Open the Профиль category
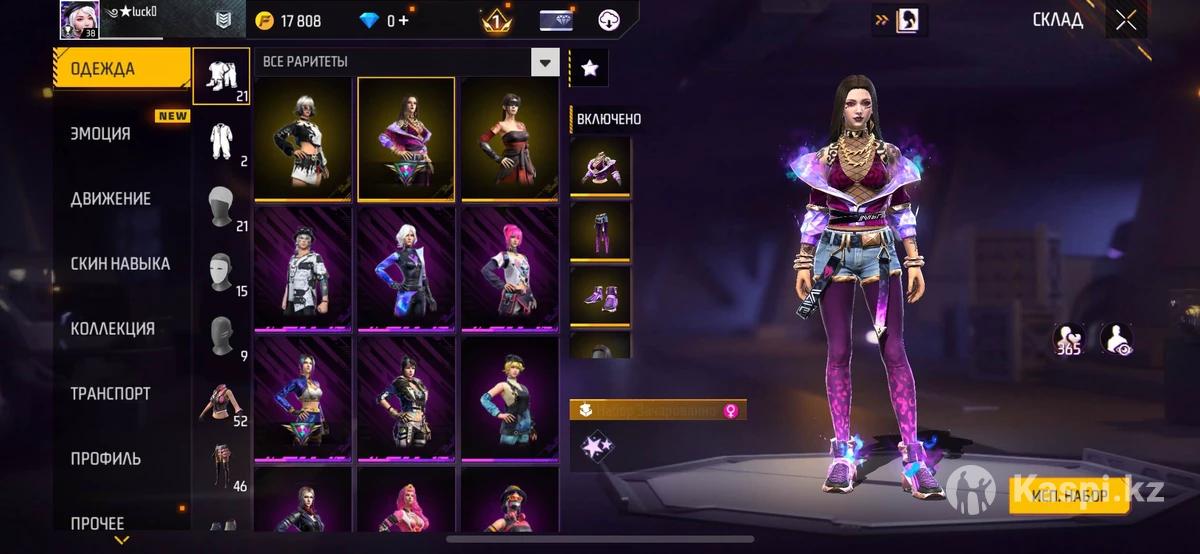The height and width of the screenshot is (554, 1200). [106, 459]
